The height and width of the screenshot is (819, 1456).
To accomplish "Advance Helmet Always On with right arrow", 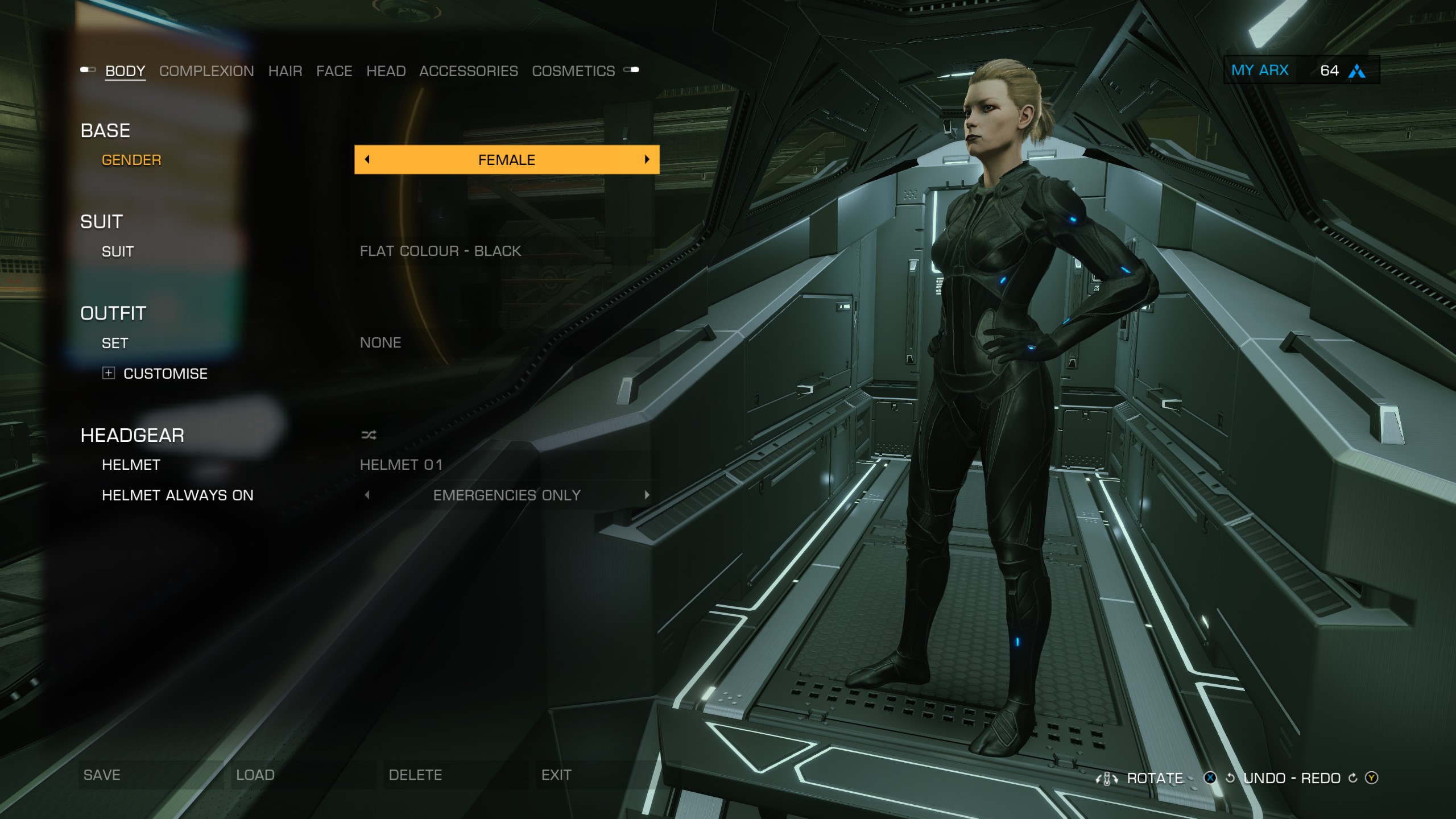I will coord(647,495).
